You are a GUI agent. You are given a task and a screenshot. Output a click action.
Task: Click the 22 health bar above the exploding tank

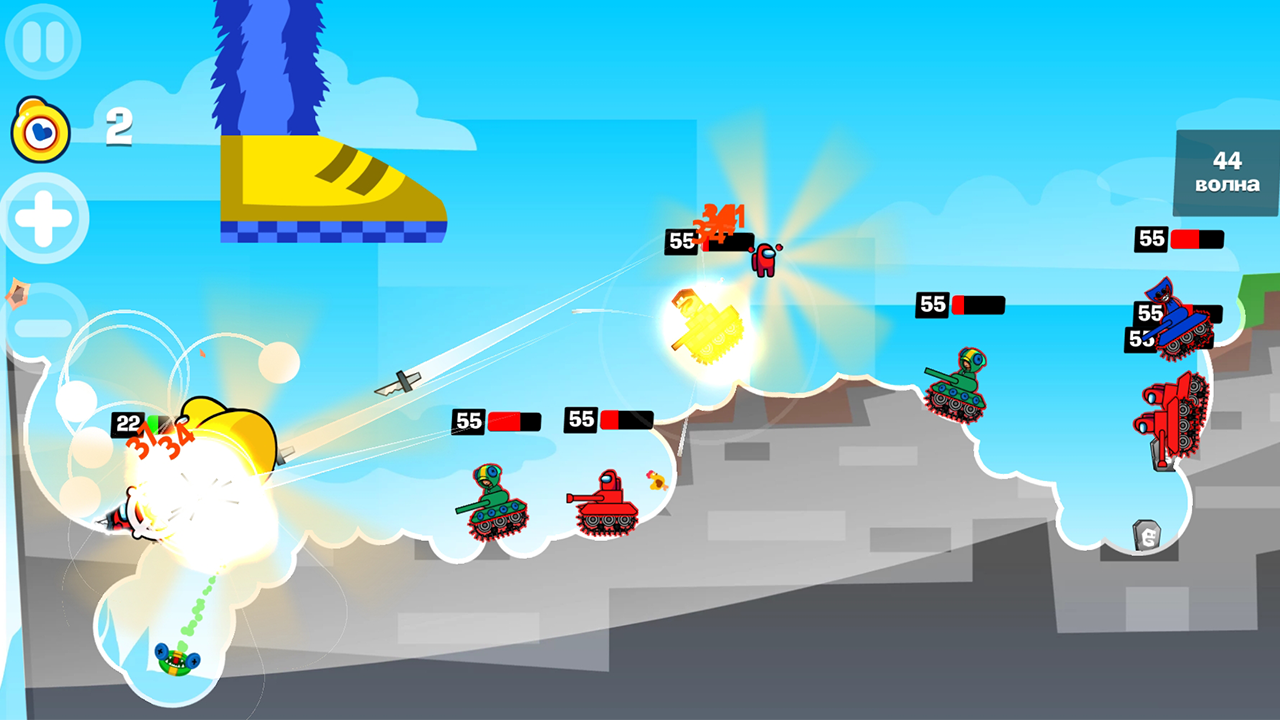[x=128, y=424]
